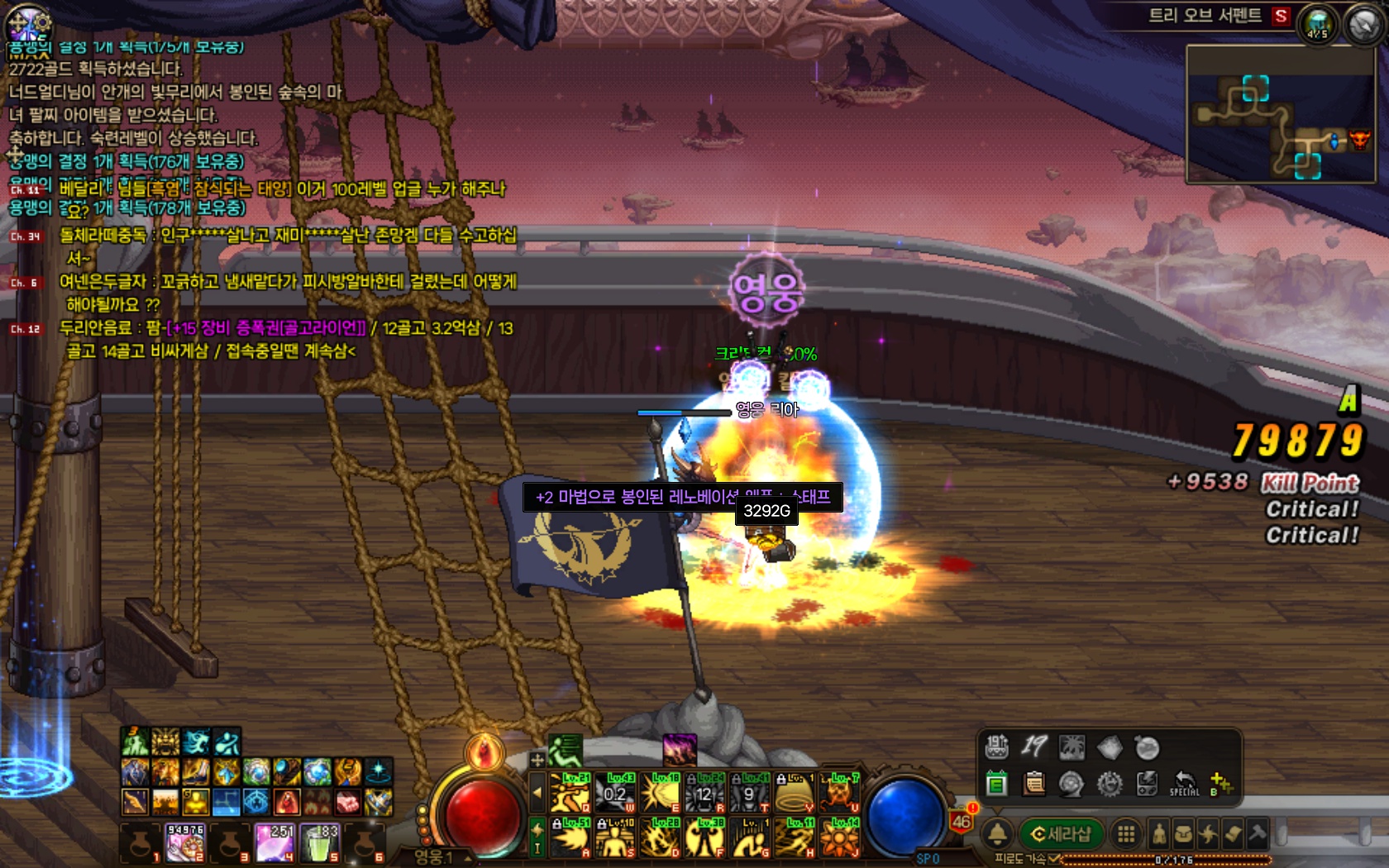Activate the Lv.18 burst skill on E
This screenshot has height=868, width=1389.
[x=661, y=793]
